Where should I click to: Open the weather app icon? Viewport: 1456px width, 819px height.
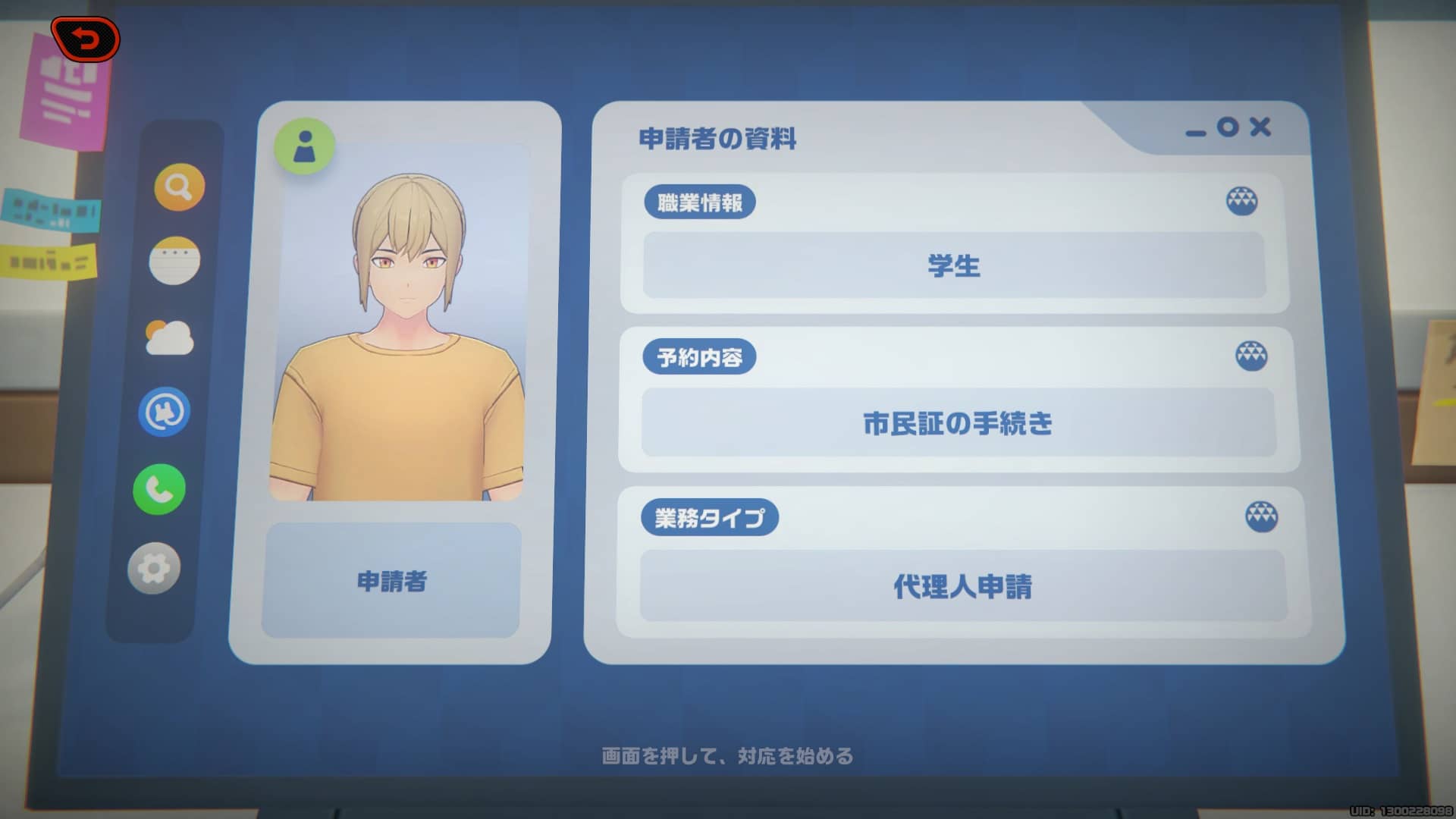coord(171,339)
